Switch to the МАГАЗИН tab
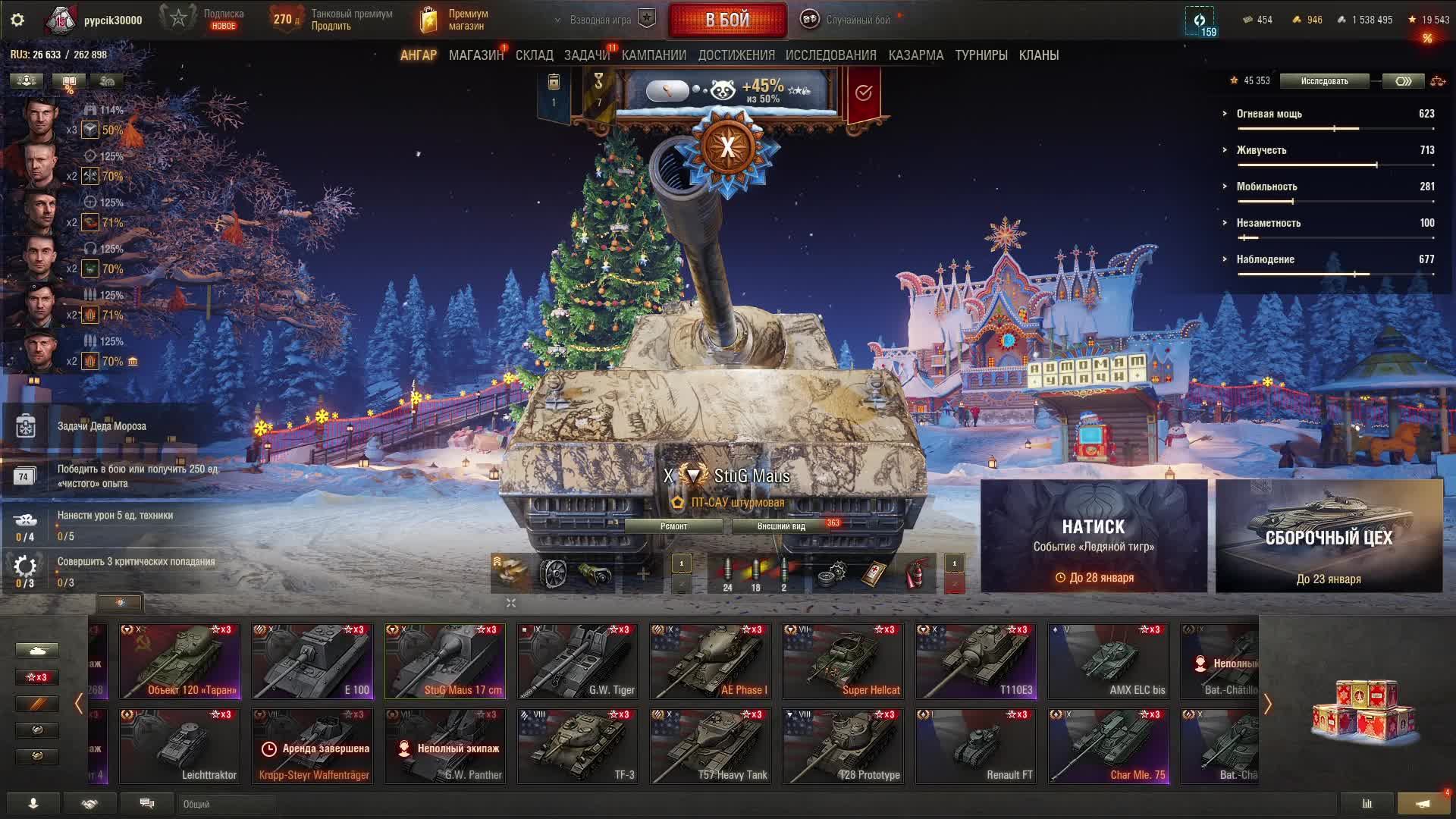1456x819 pixels. pyautogui.click(x=475, y=55)
